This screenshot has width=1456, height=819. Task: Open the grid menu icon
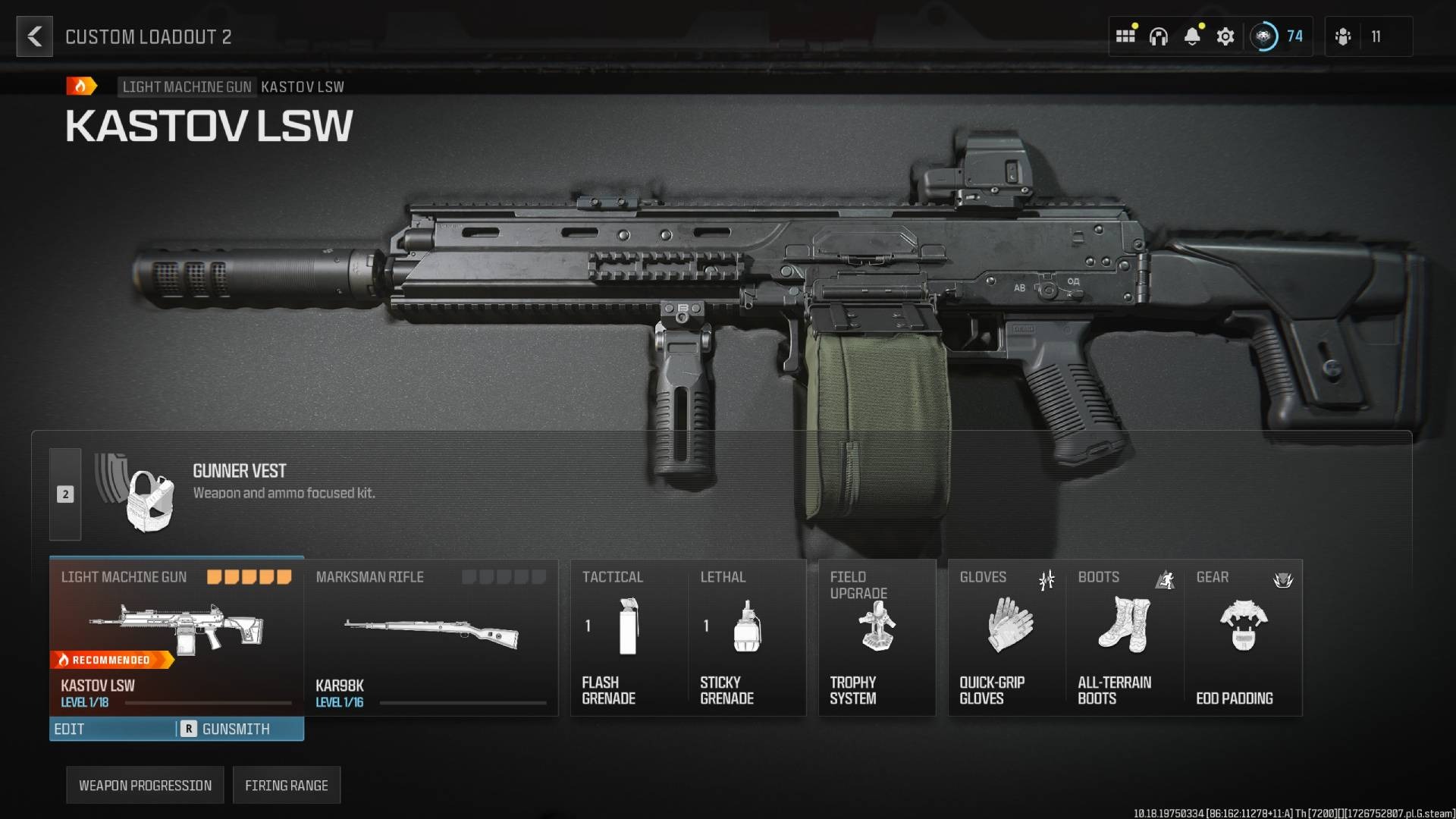click(x=1125, y=36)
